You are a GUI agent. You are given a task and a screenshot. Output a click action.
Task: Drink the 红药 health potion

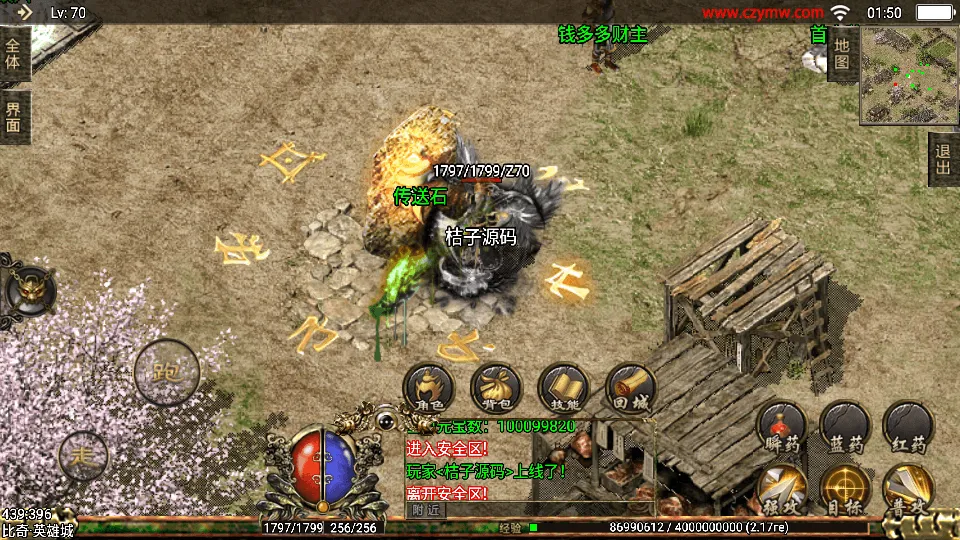click(908, 426)
